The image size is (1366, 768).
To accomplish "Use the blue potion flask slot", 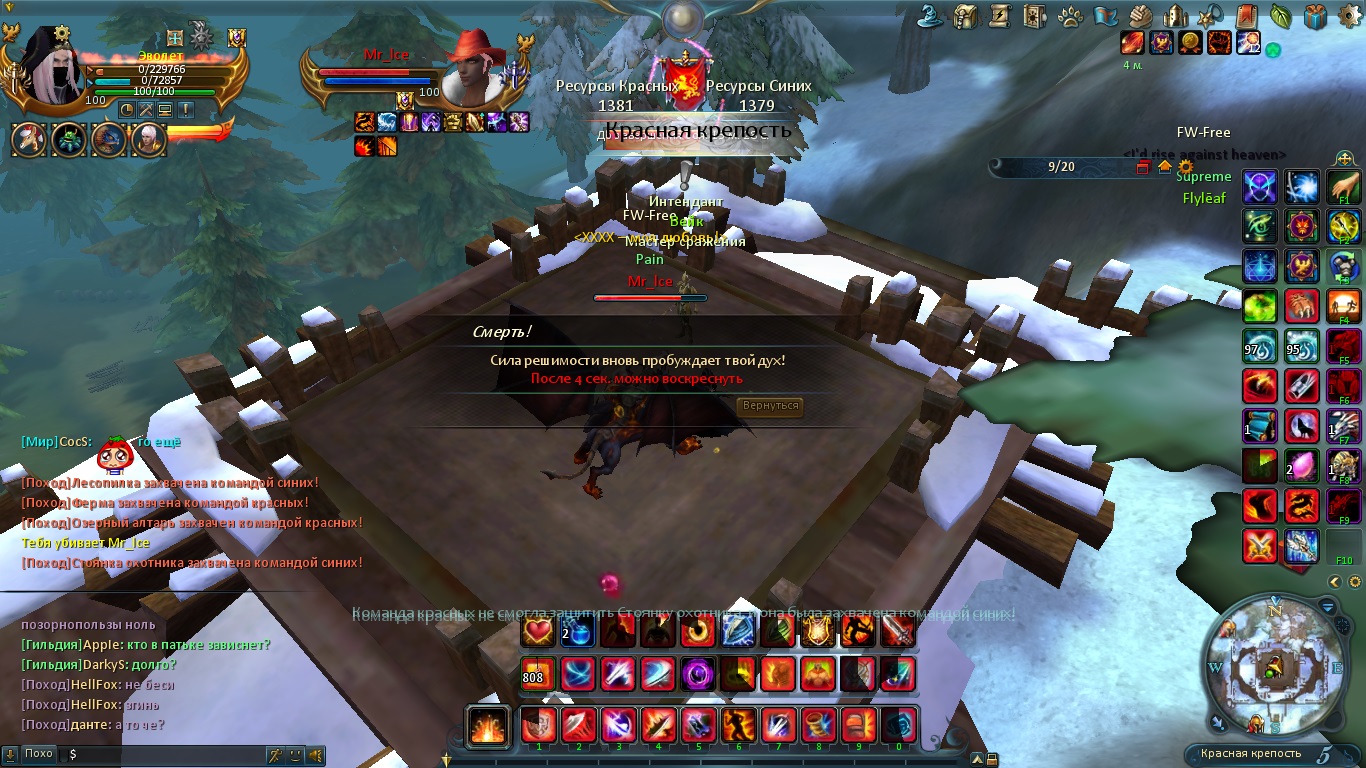I will [x=579, y=631].
